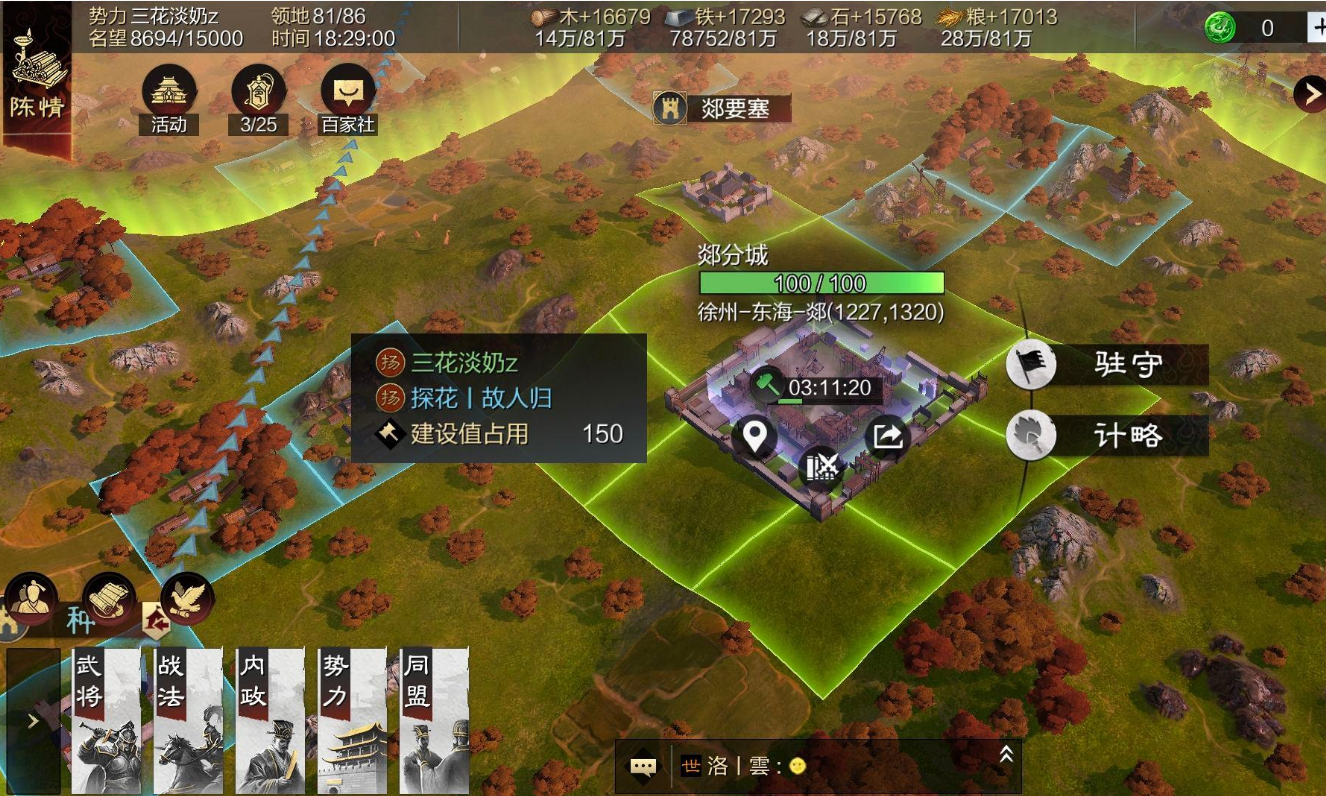The height and width of the screenshot is (796, 1326).
Task: Share the city using the share arrow icon
Action: click(x=888, y=437)
